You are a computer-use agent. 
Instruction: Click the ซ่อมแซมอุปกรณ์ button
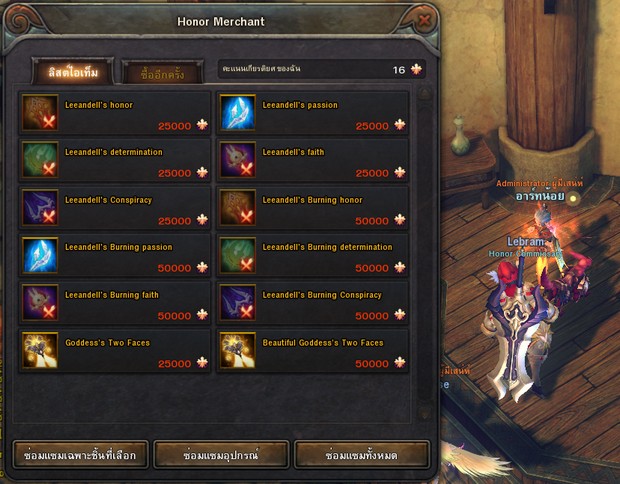(222, 455)
